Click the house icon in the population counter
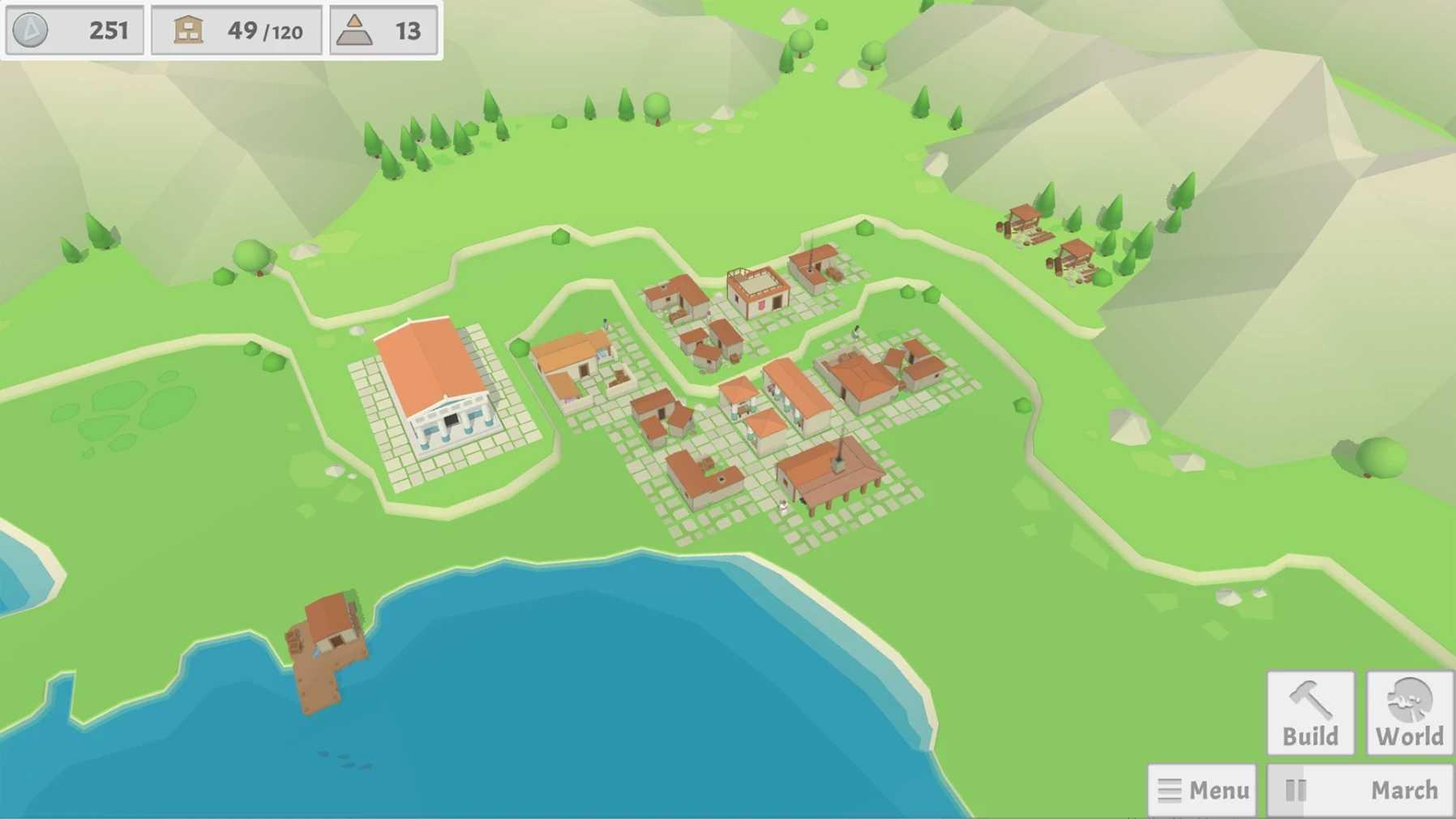 click(188, 31)
